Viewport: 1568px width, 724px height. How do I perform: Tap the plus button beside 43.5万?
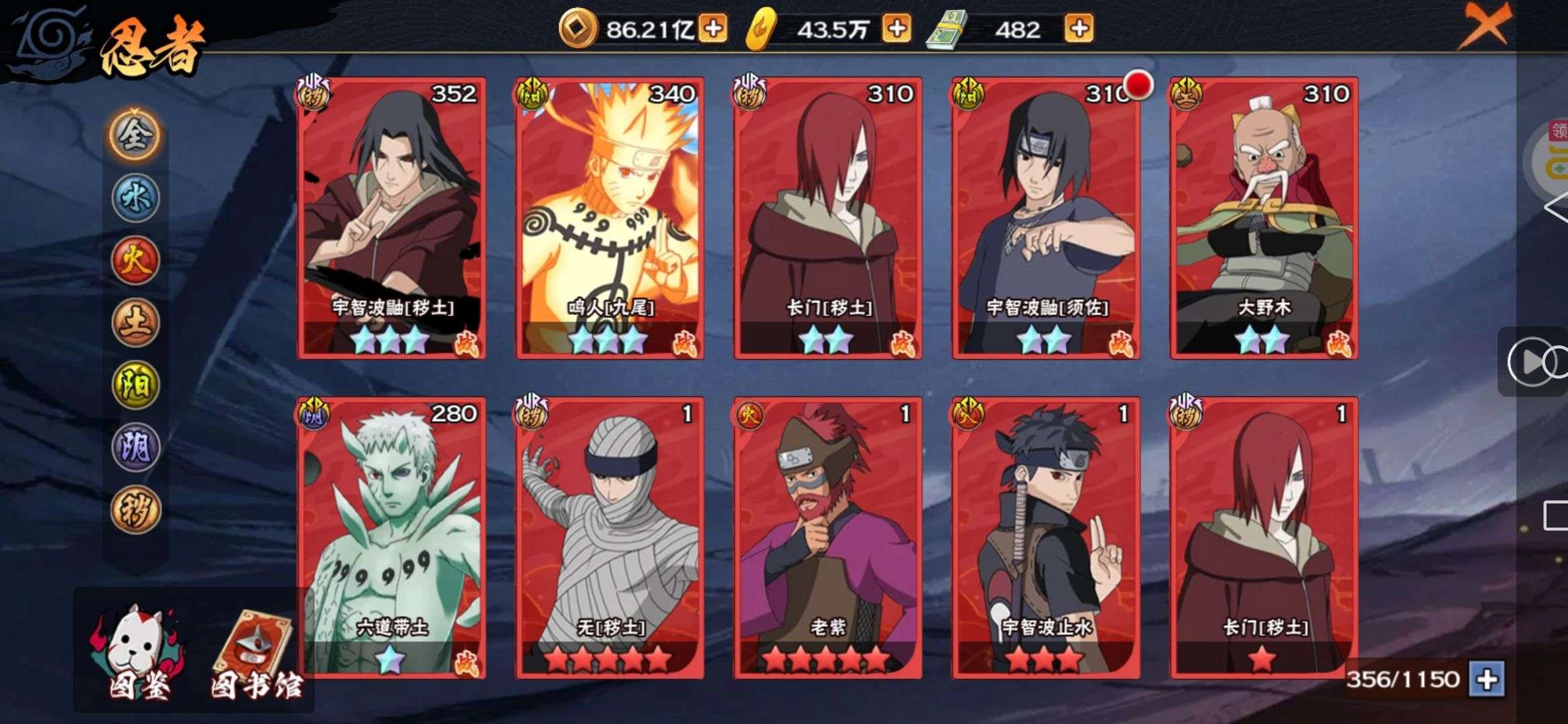[x=897, y=29]
